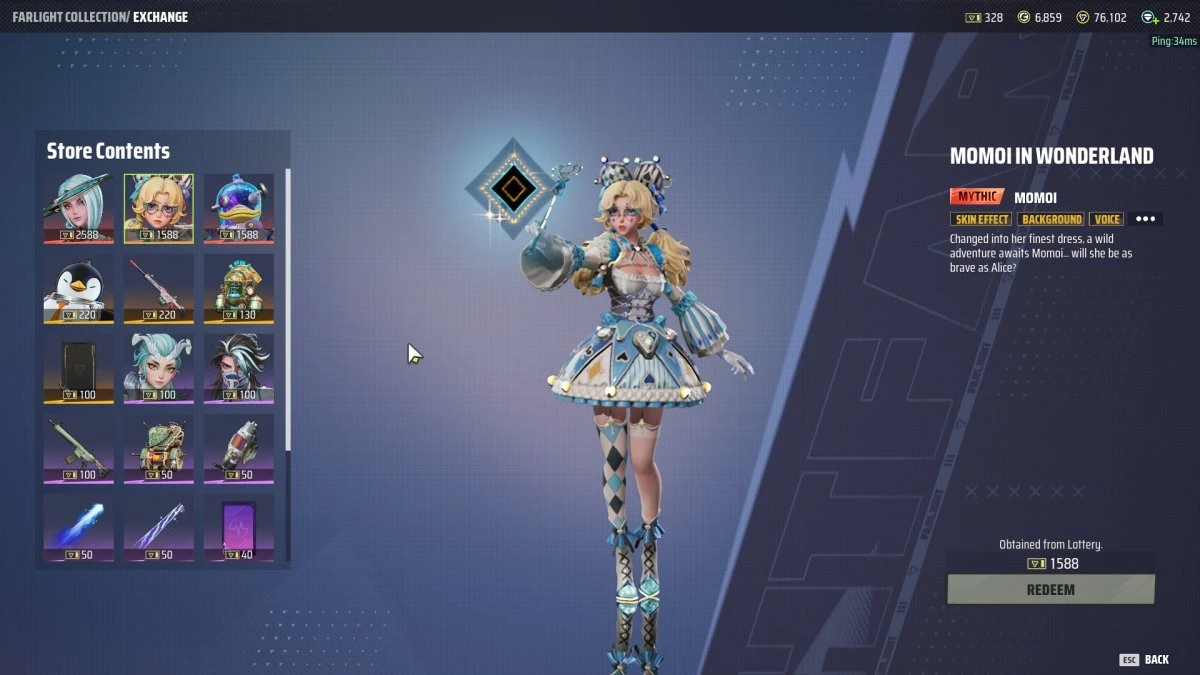Select the masked black-and-white haired character
The height and width of the screenshot is (675, 1200).
point(239,368)
